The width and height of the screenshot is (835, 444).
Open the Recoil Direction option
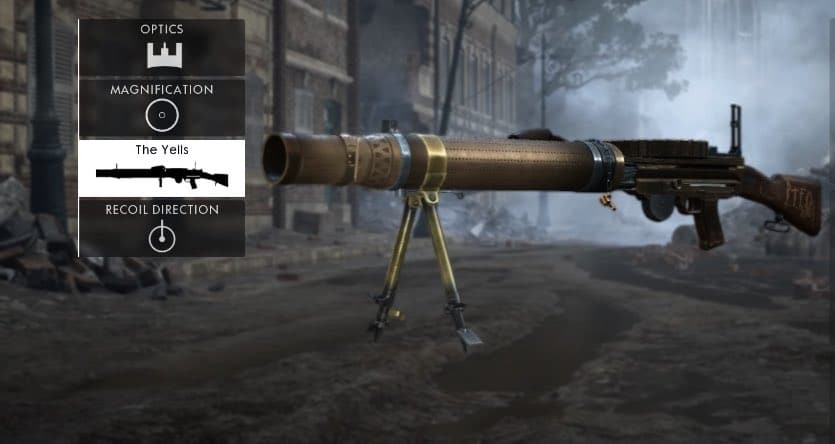pos(162,227)
